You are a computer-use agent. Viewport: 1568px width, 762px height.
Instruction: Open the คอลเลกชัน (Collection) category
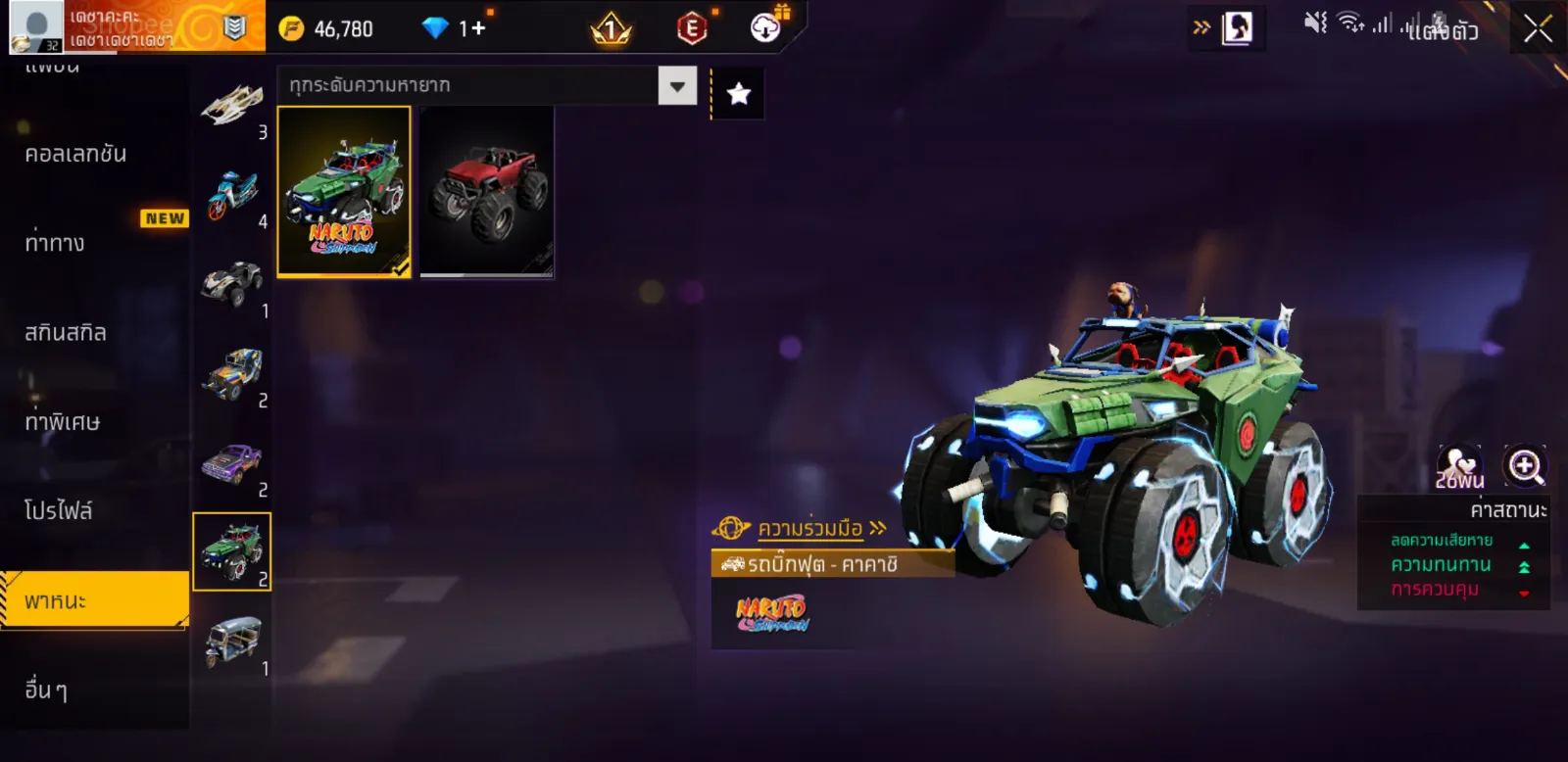[76, 154]
